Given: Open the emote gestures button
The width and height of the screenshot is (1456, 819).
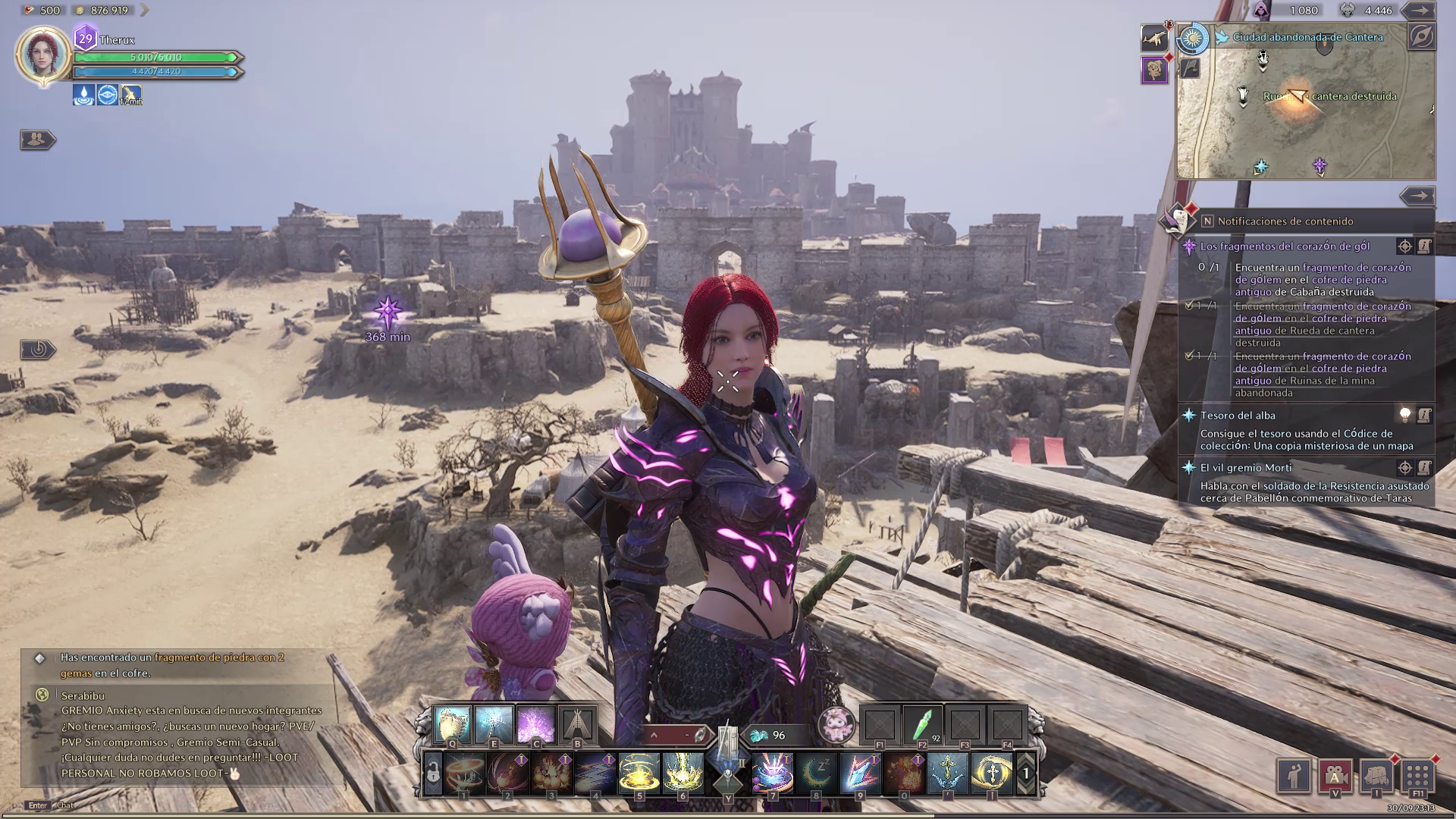Looking at the screenshot, I should coord(1295,775).
